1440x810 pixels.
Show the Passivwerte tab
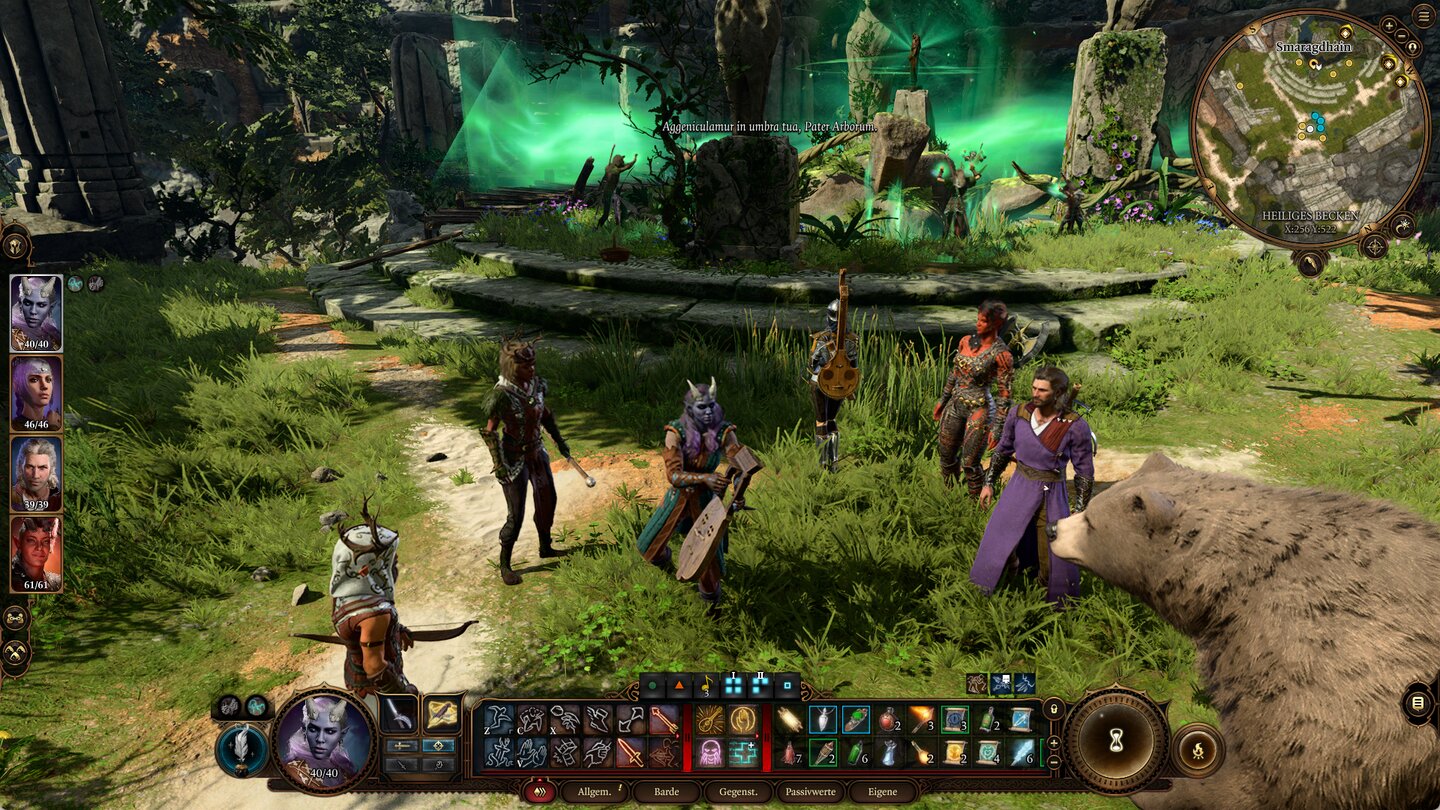coord(810,791)
